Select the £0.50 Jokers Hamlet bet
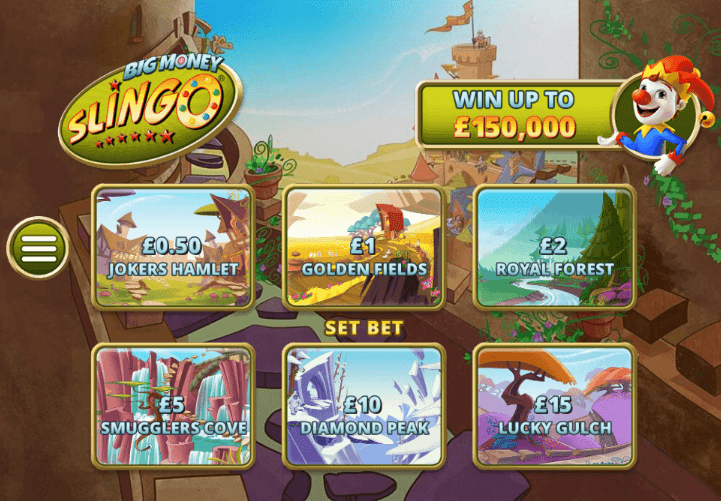Screen dimensions: 721x501 pyautogui.click(x=173, y=247)
